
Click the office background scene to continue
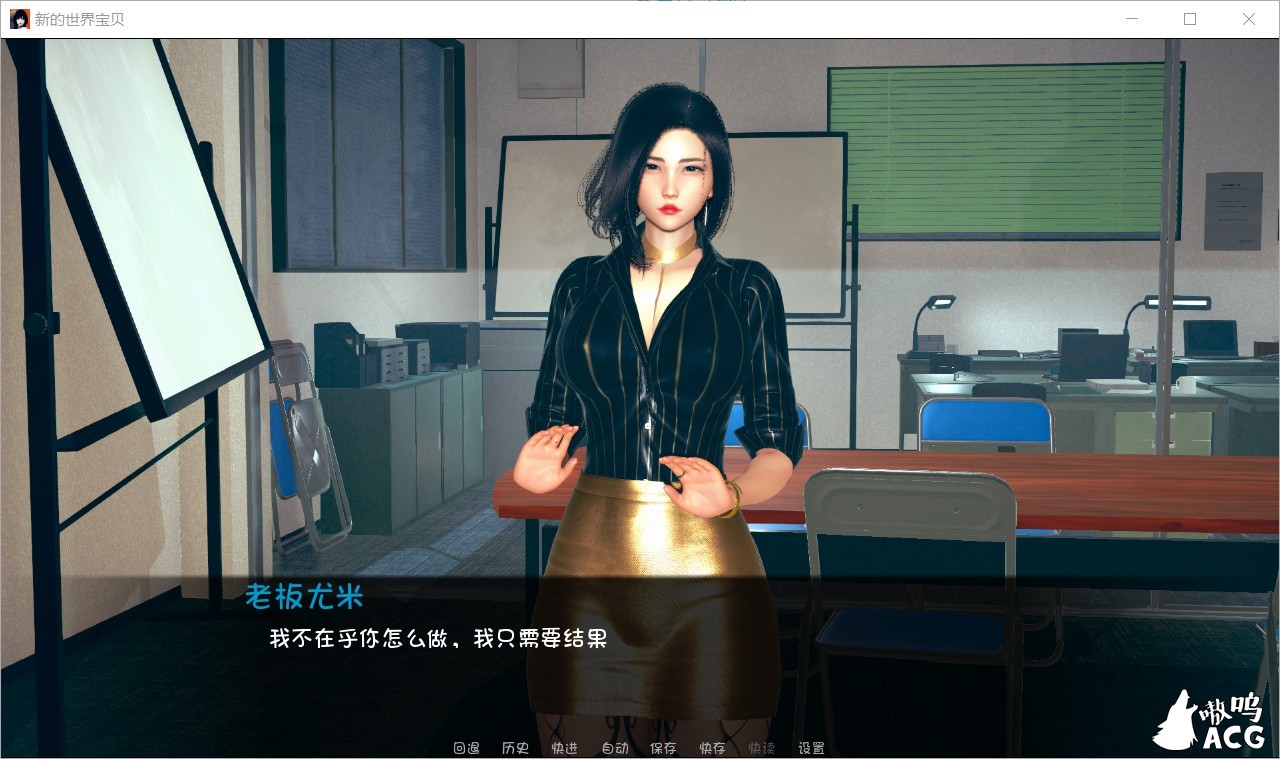tap(1000, 200)
